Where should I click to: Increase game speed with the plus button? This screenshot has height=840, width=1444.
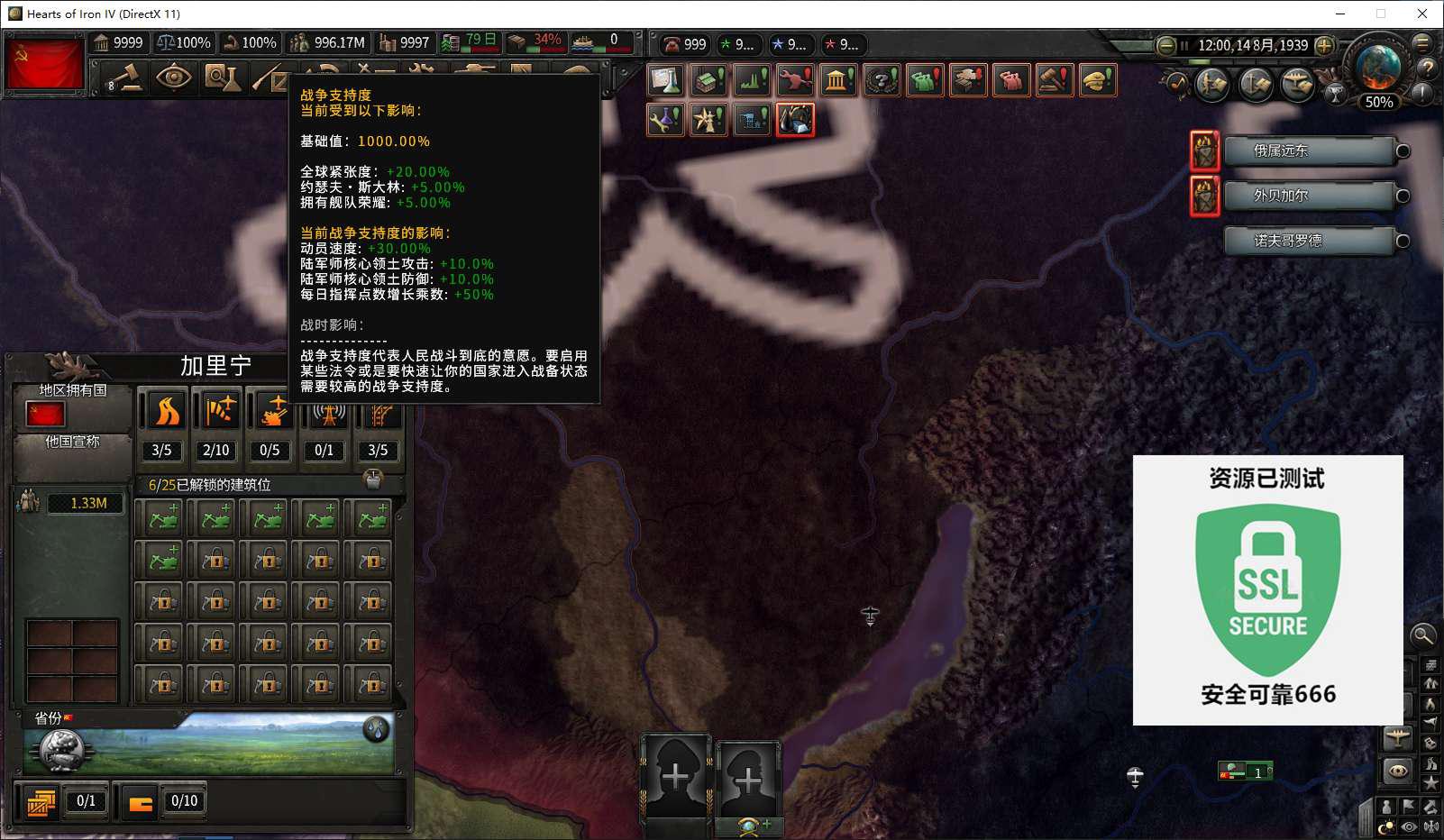click(x=1324, y=45)
